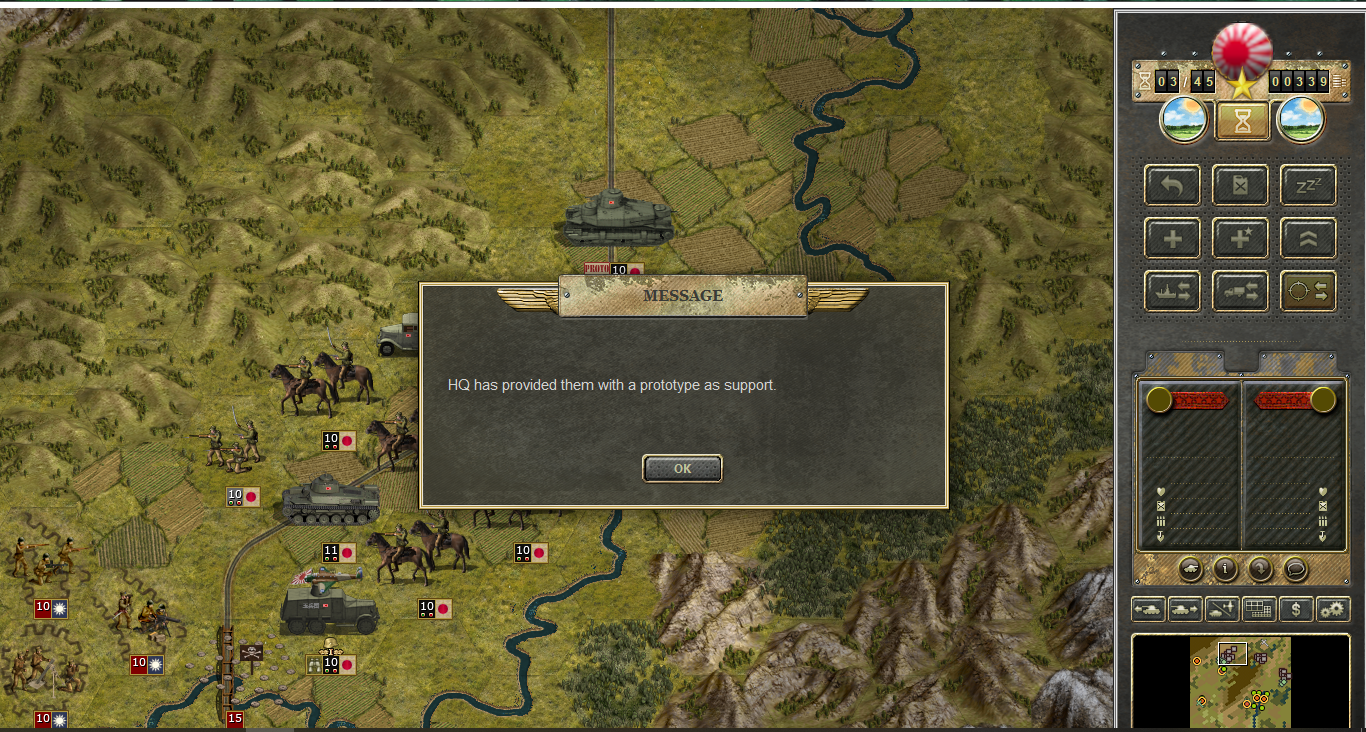
Task: End the turn with the hourglass button
Action: (1242, 121)
